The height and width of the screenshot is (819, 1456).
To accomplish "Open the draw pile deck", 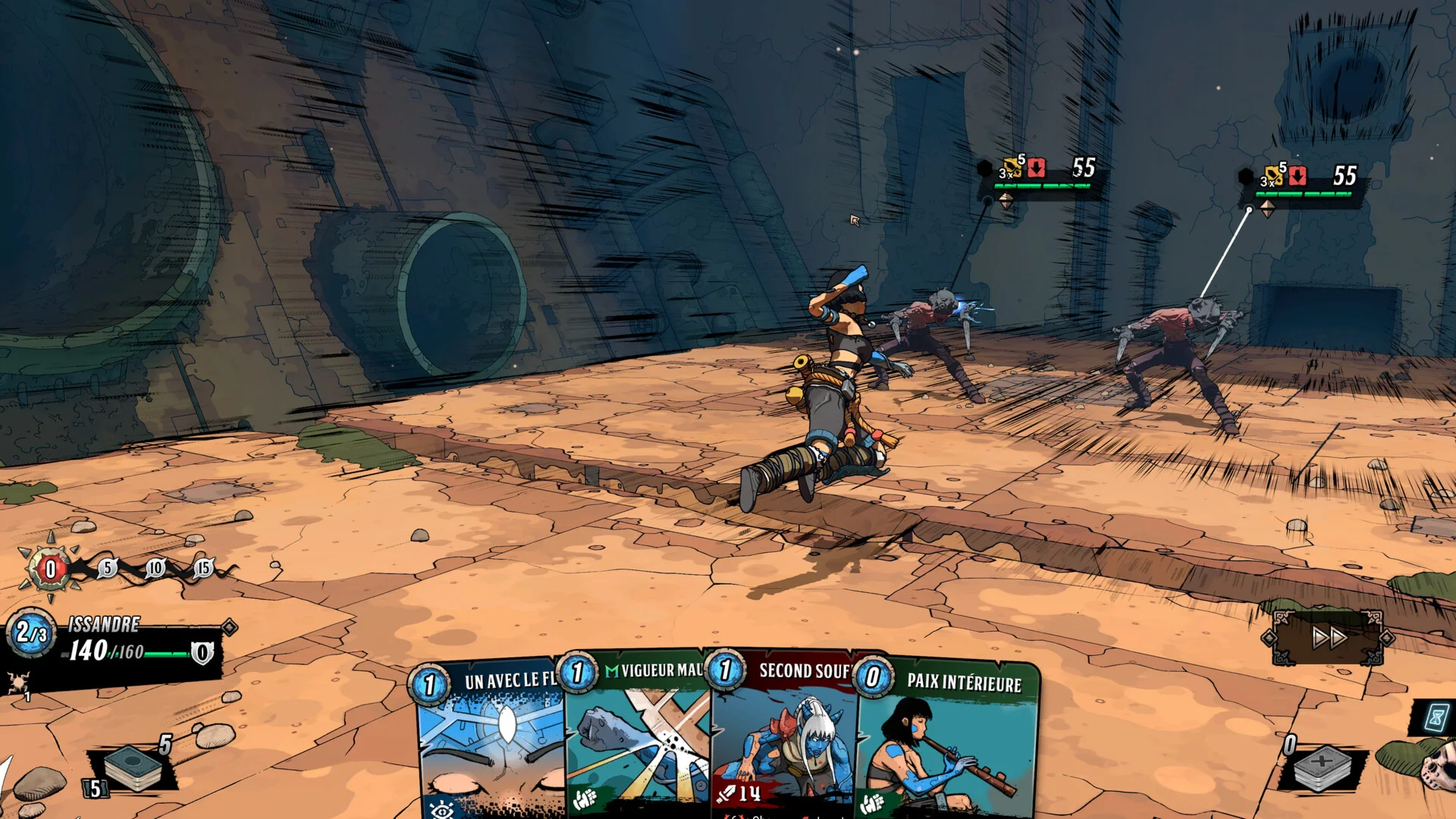I will pyautogui.click(x=133, y=767).
